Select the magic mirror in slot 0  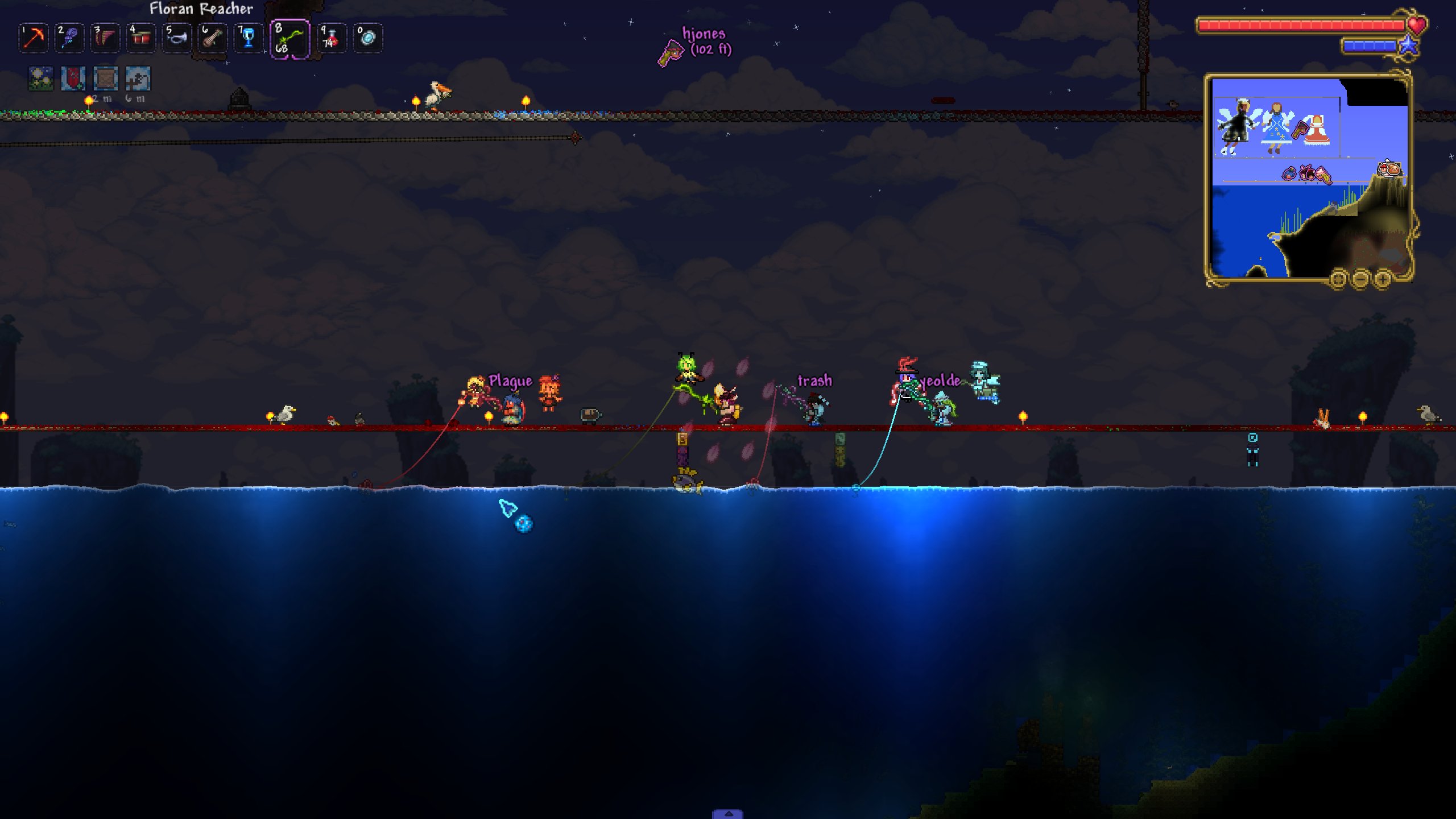coord(367,38)
